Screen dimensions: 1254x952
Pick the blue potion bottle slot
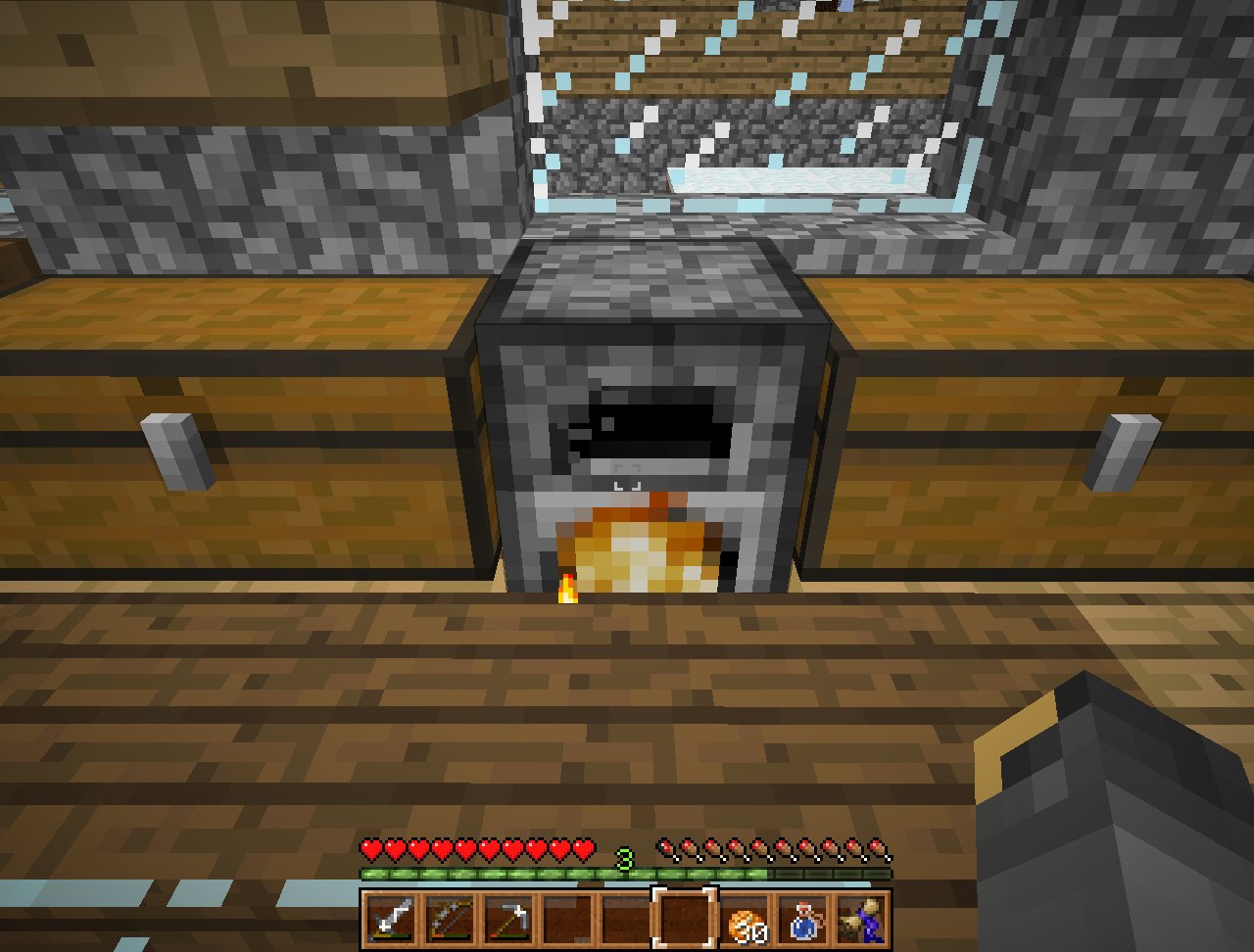[x=805, y=920]
